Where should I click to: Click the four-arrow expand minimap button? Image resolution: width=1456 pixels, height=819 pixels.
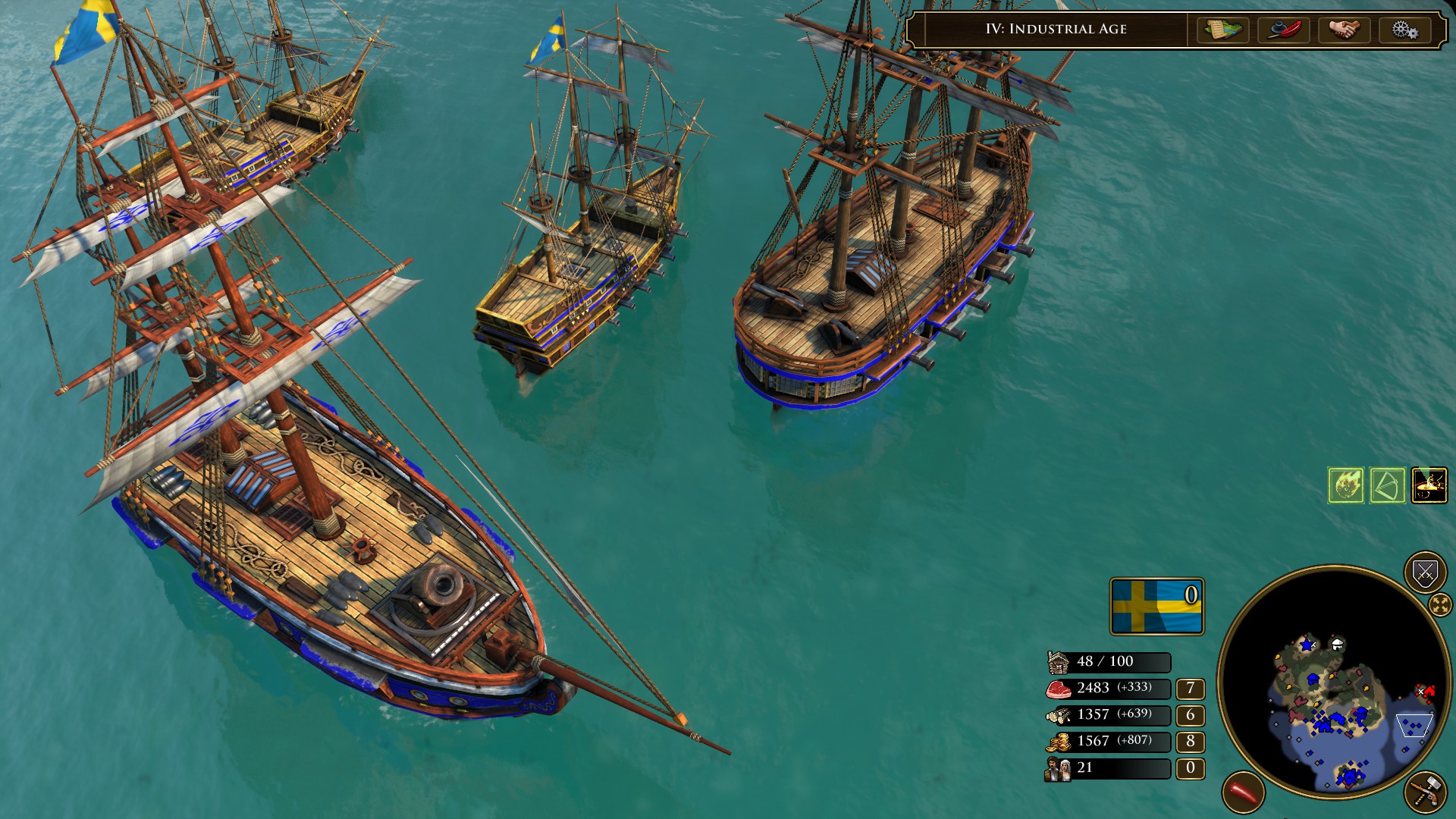click(1439, 604)
